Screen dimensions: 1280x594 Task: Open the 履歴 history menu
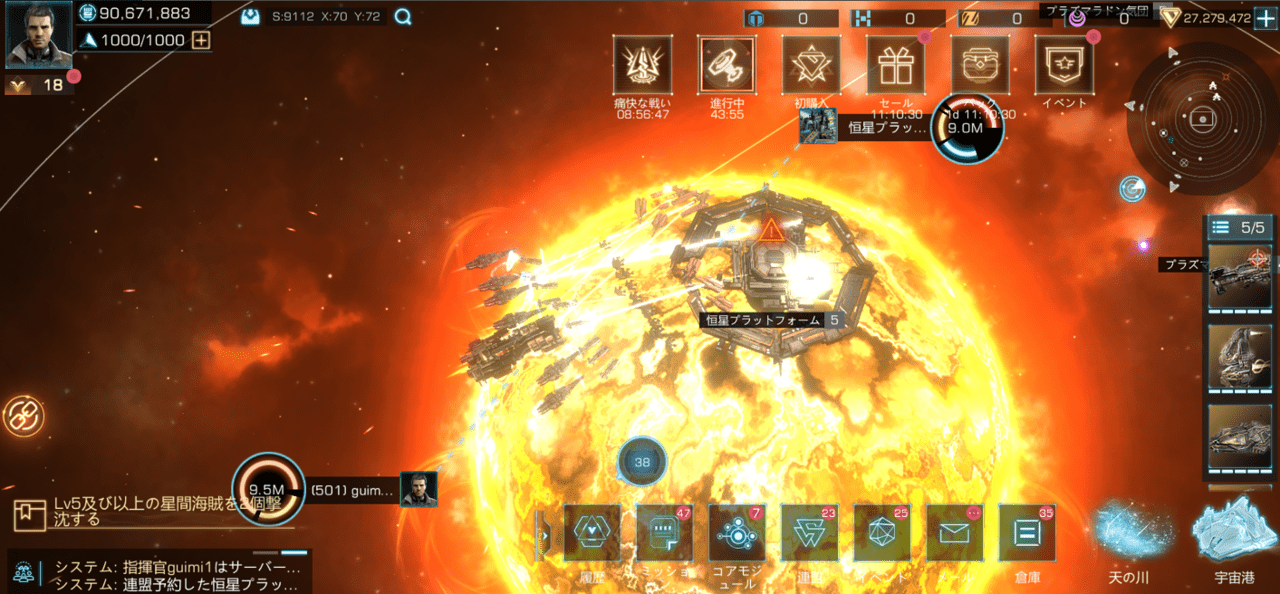592,533
